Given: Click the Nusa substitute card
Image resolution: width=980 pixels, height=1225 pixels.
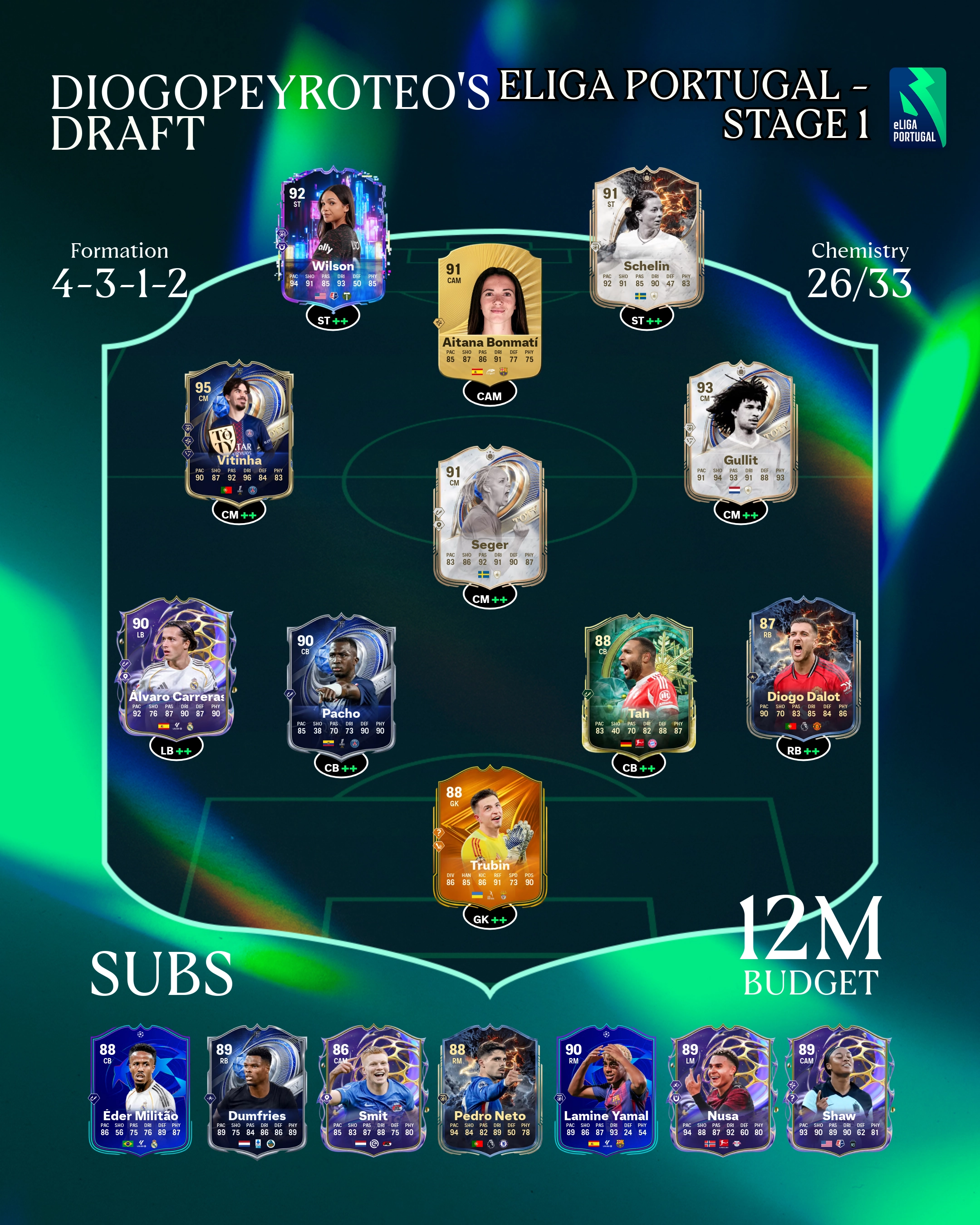Looking at the screenshot, I should point(723,1090).
